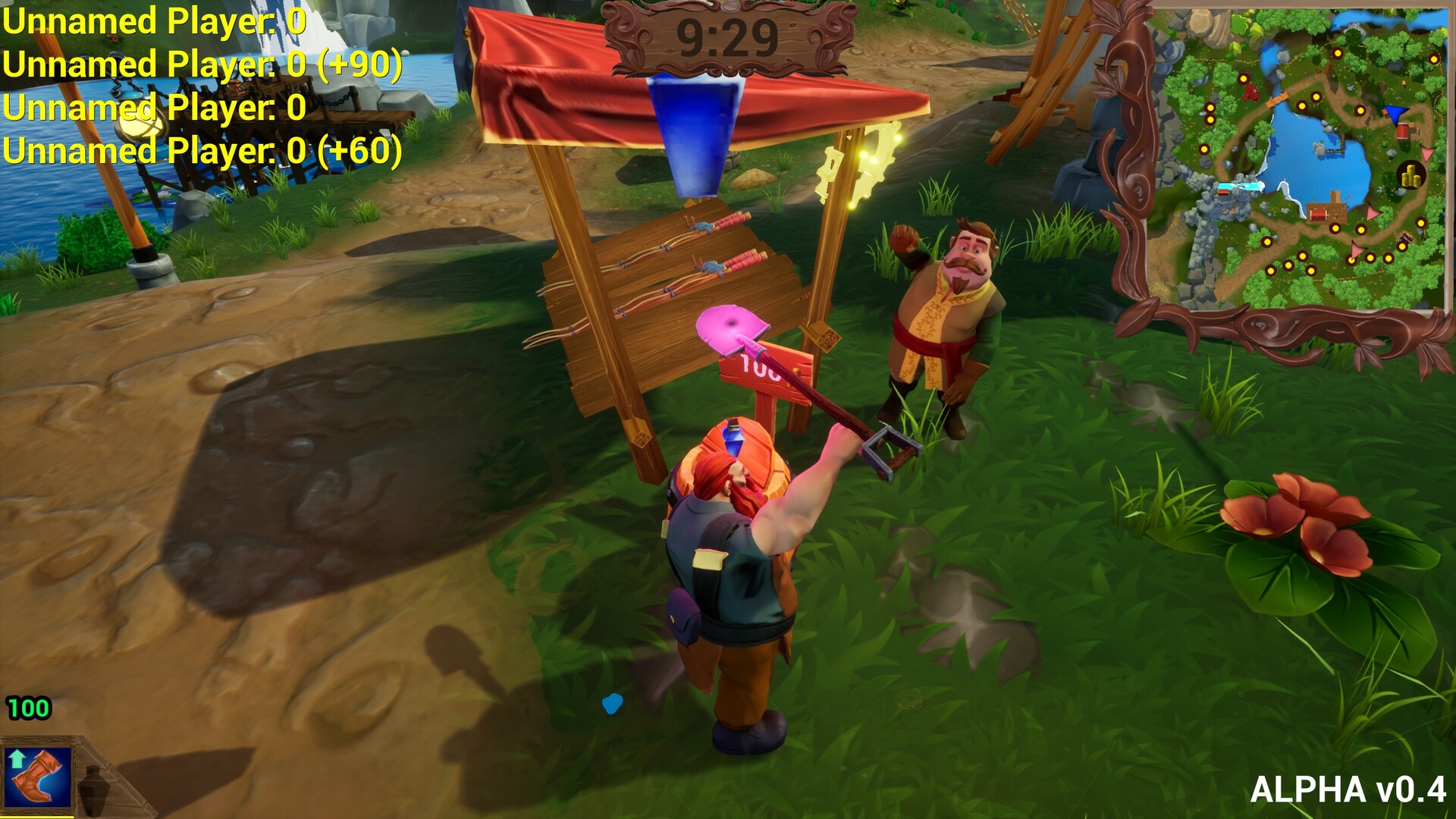This screenshot has width=1456, height=819.
Task: Click the boots item icon in the hotbar
Action: [38, 779]
